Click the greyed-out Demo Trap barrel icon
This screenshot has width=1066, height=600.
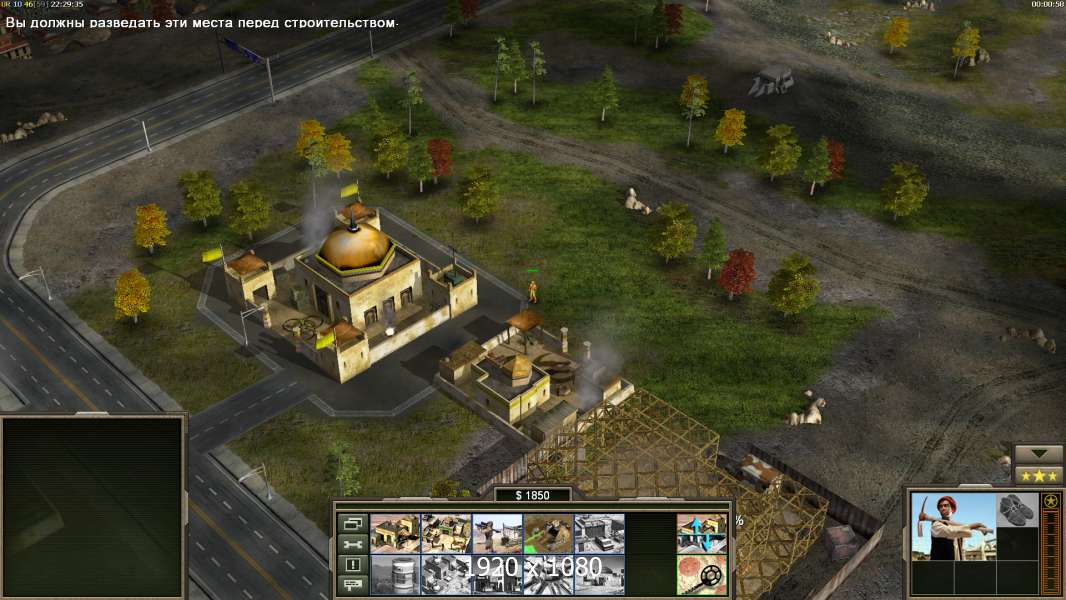coord(395,574)
